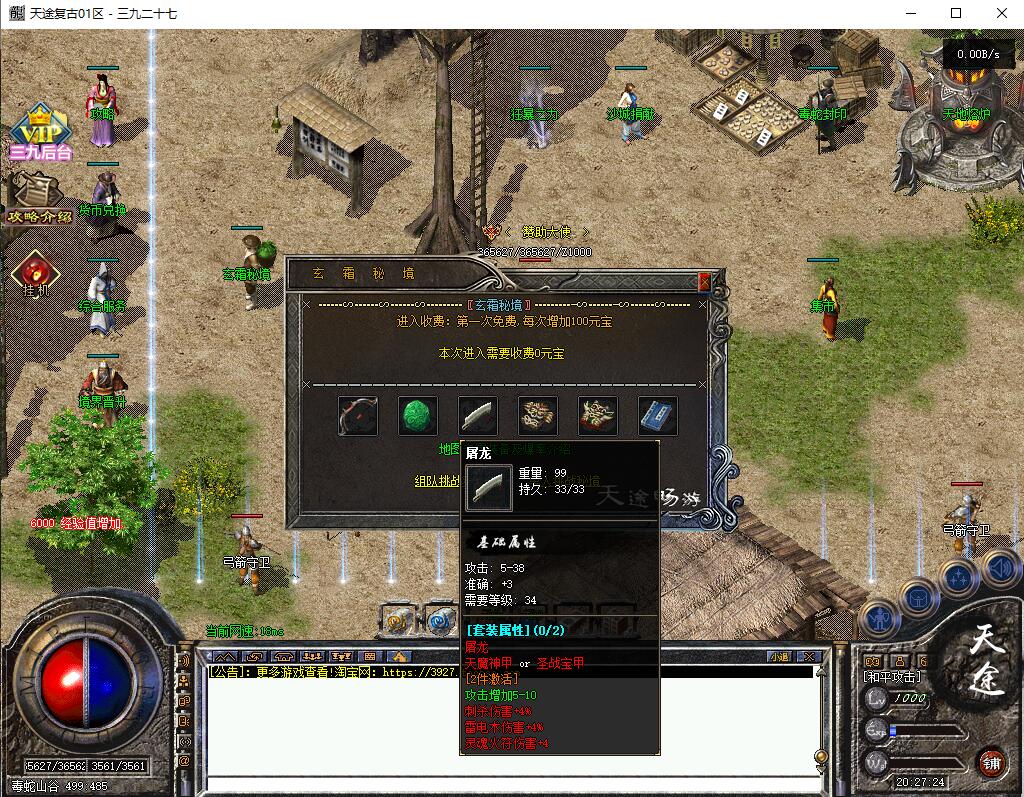Use the yellow swirl scroll hotbar slot
Image resolution: width=1024 pixels, height=797 pixels.
coord(397,621)
